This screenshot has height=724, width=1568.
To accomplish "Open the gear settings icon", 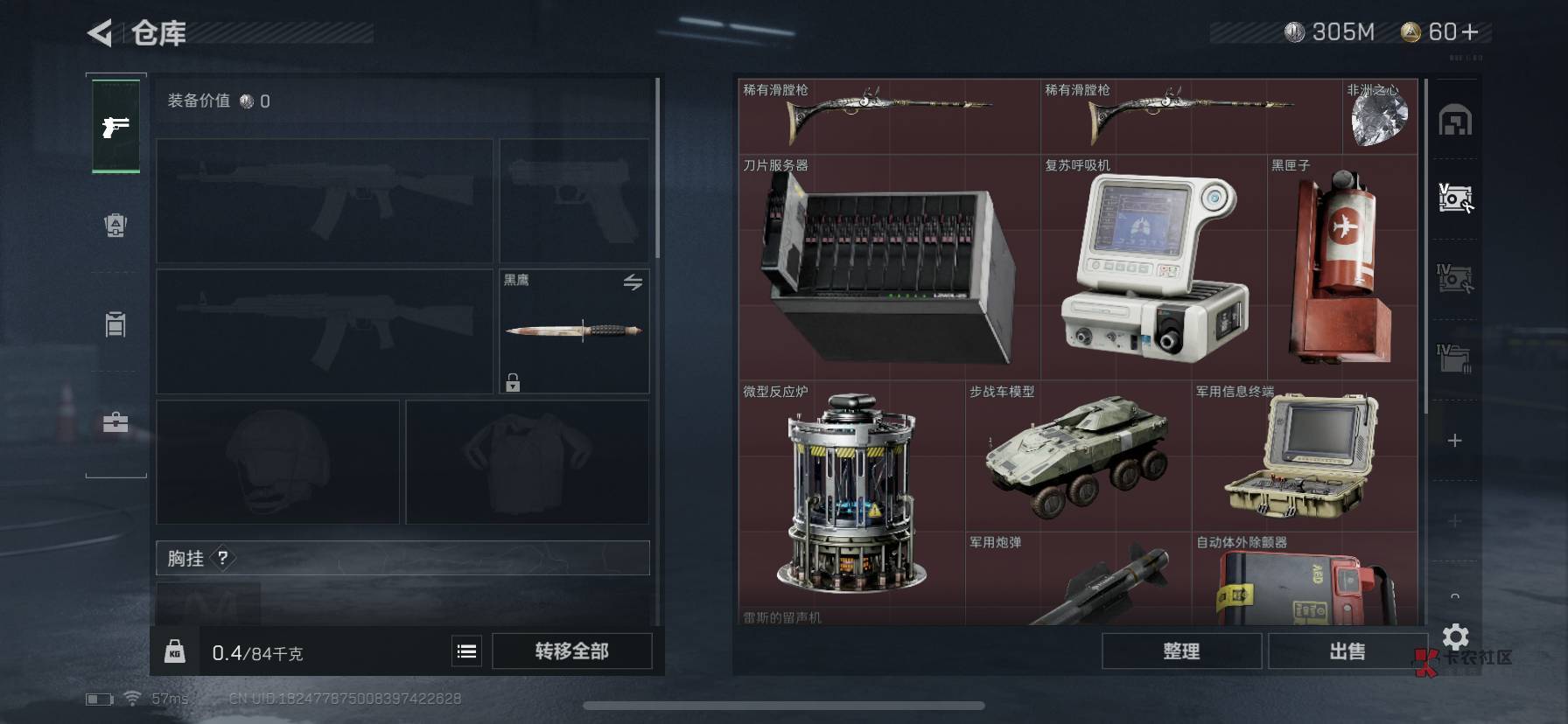I will [x=1455, y=636].
